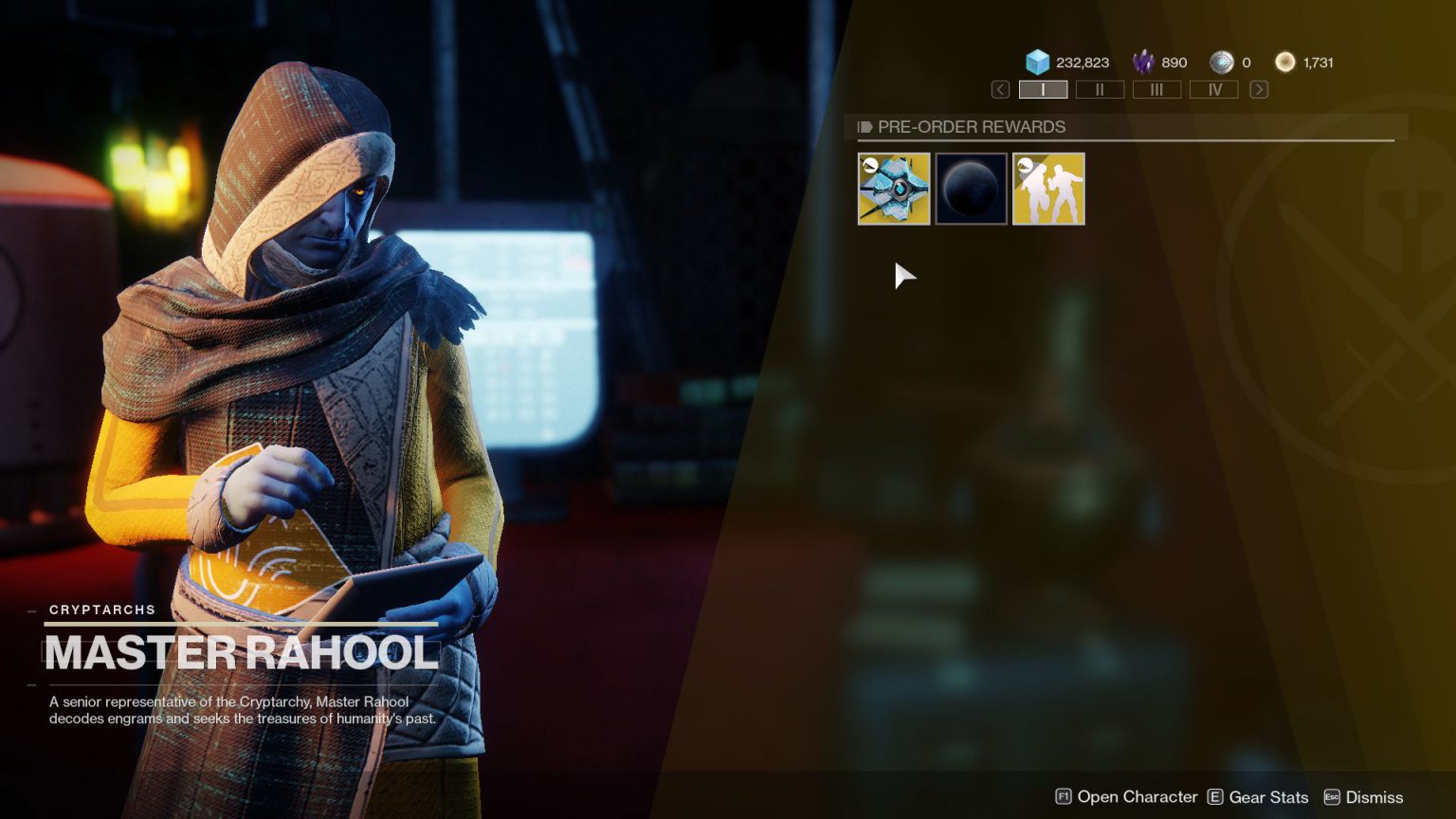Image resolution: width=1456 pixels, height=819 pixels.
Task: Click the Glimmer currency cube icon
Action: (x=1037, y=62)
